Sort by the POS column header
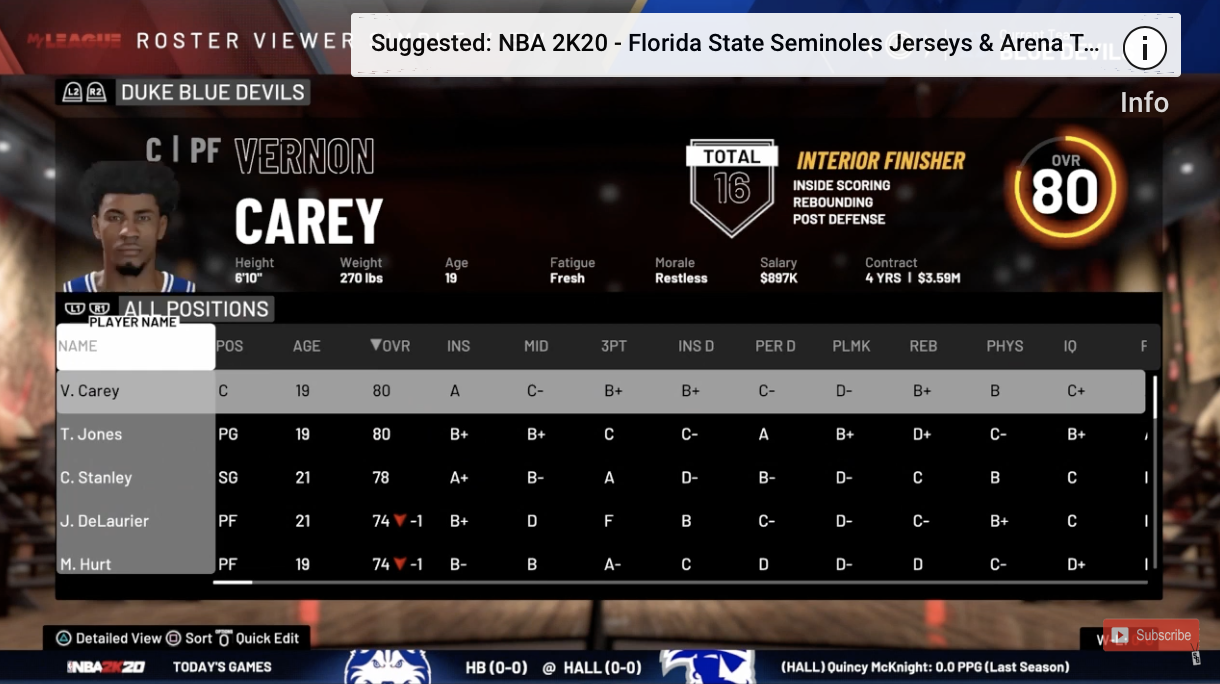Viewport: 1220px width, 684px height. 230,346
